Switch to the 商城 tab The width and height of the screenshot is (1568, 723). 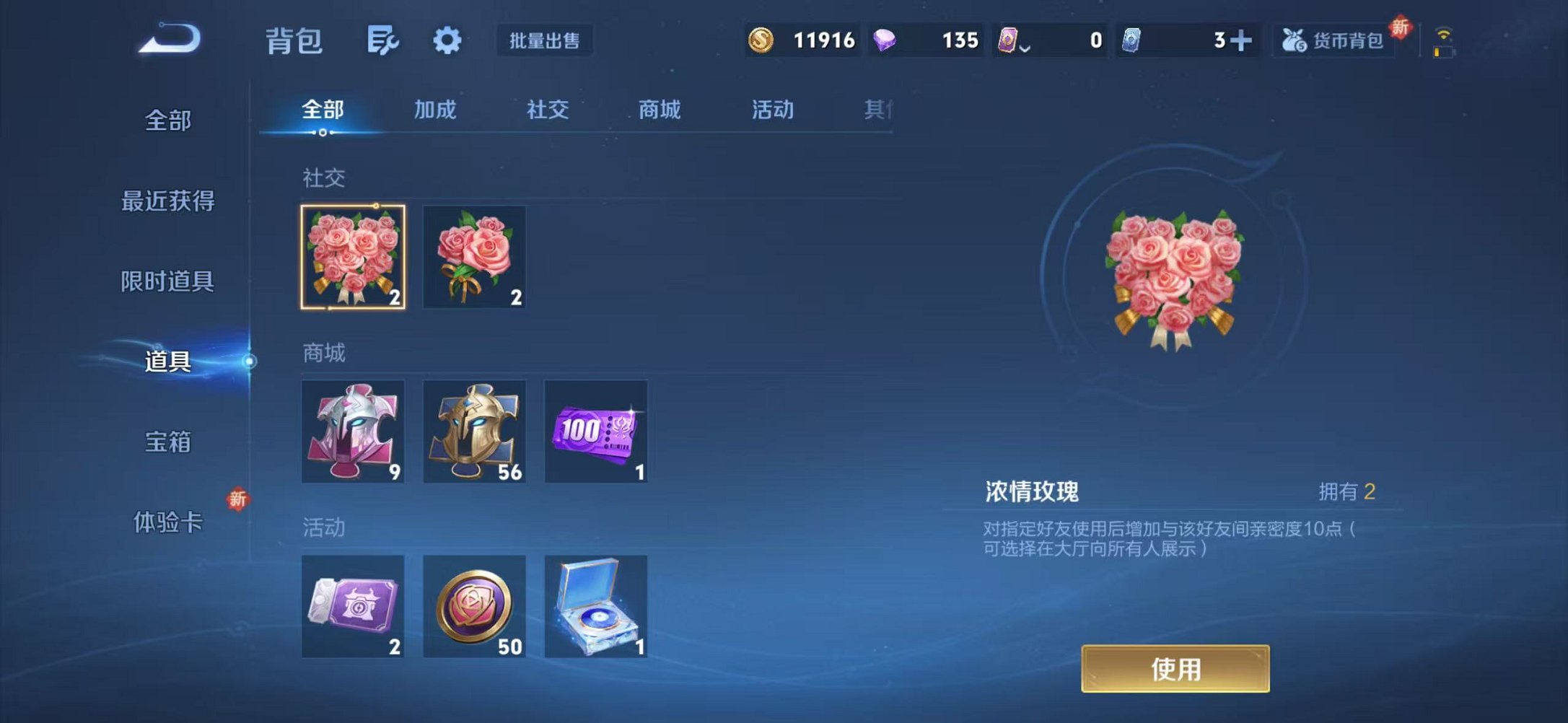pos(657,110)
